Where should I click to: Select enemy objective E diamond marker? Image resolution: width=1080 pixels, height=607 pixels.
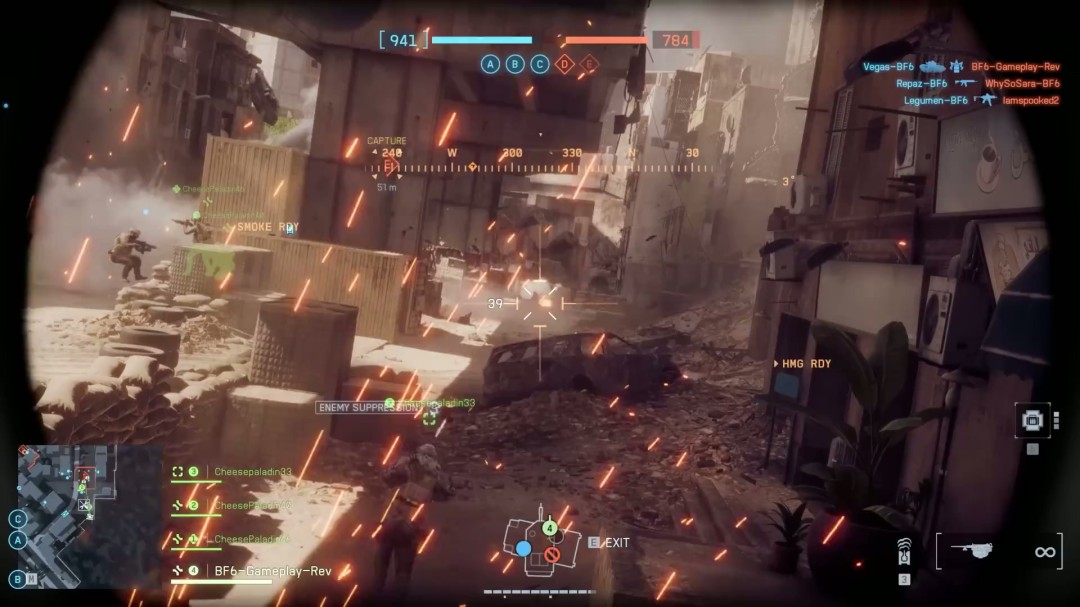tap(590, 65)
